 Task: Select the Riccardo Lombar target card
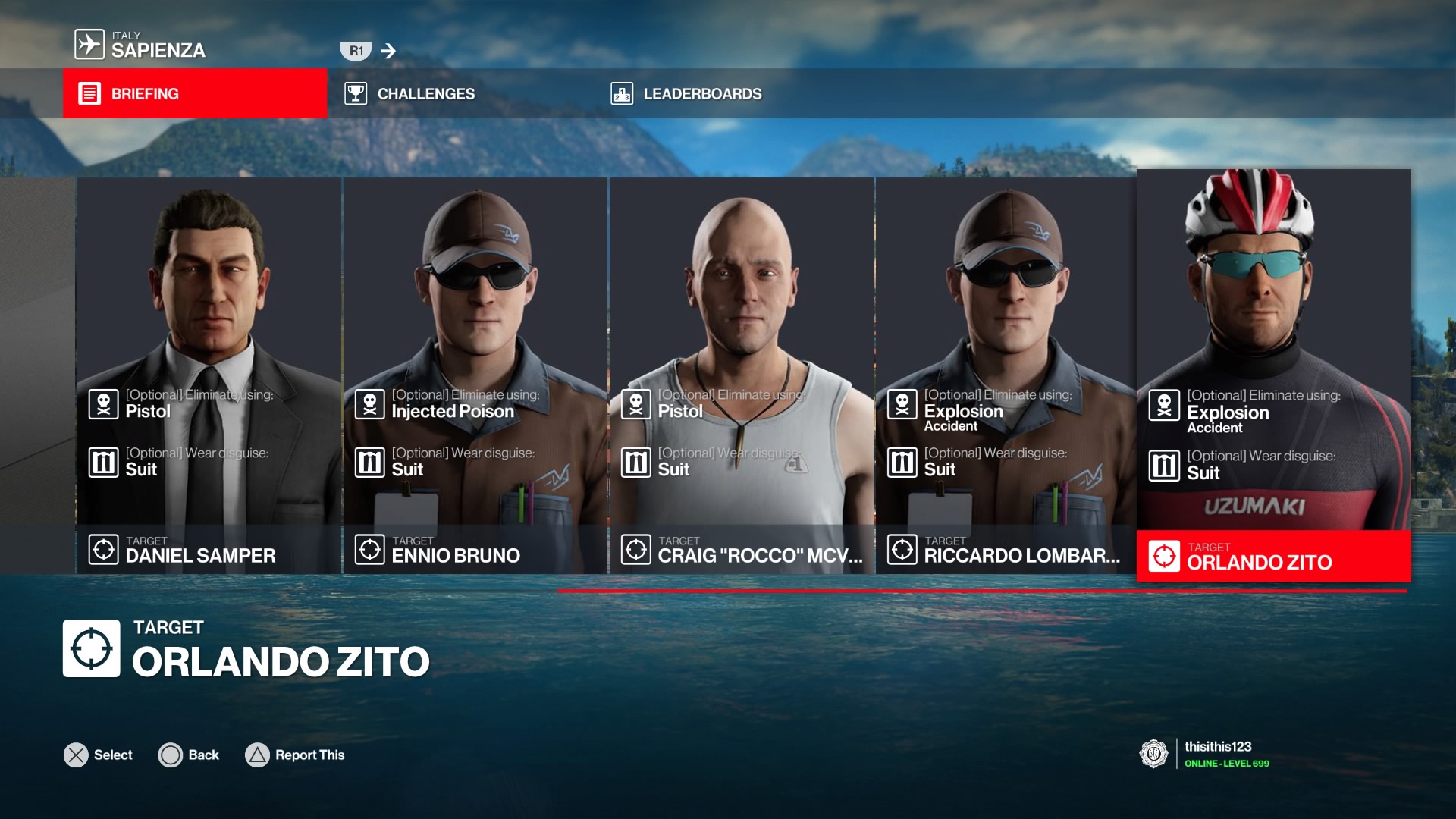1006,375
